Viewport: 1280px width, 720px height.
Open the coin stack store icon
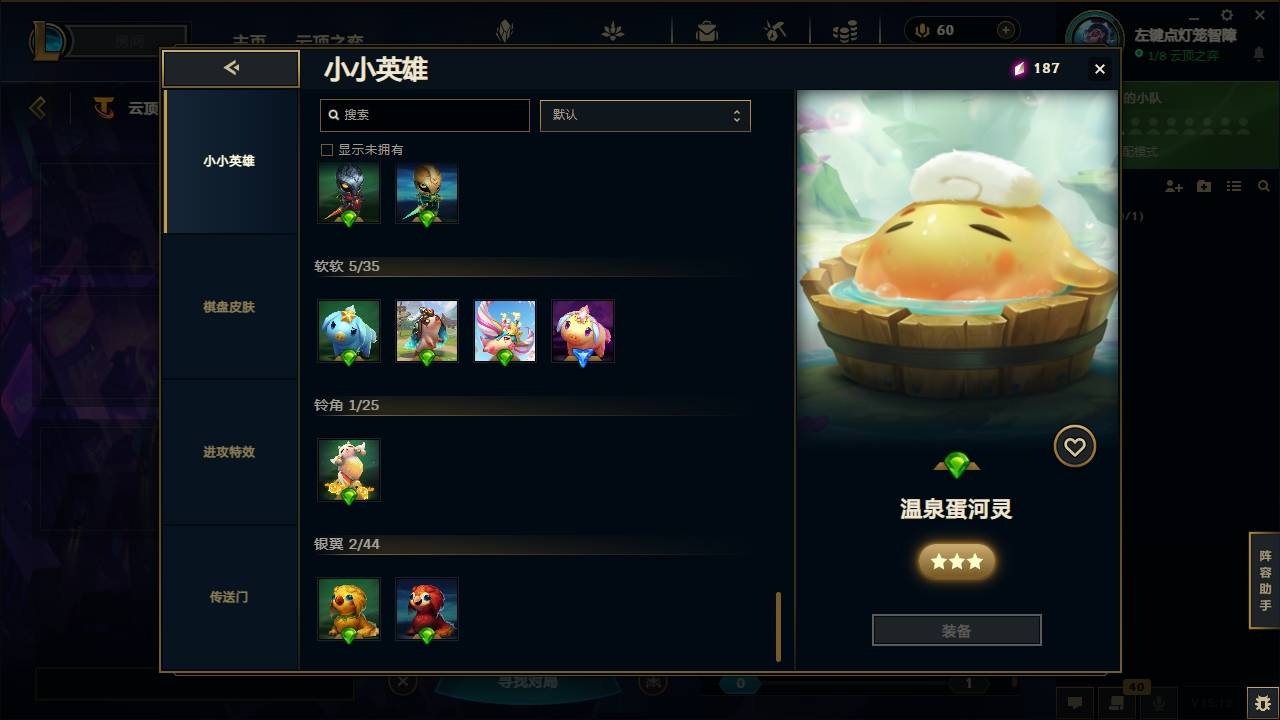(x=845, y=30)
